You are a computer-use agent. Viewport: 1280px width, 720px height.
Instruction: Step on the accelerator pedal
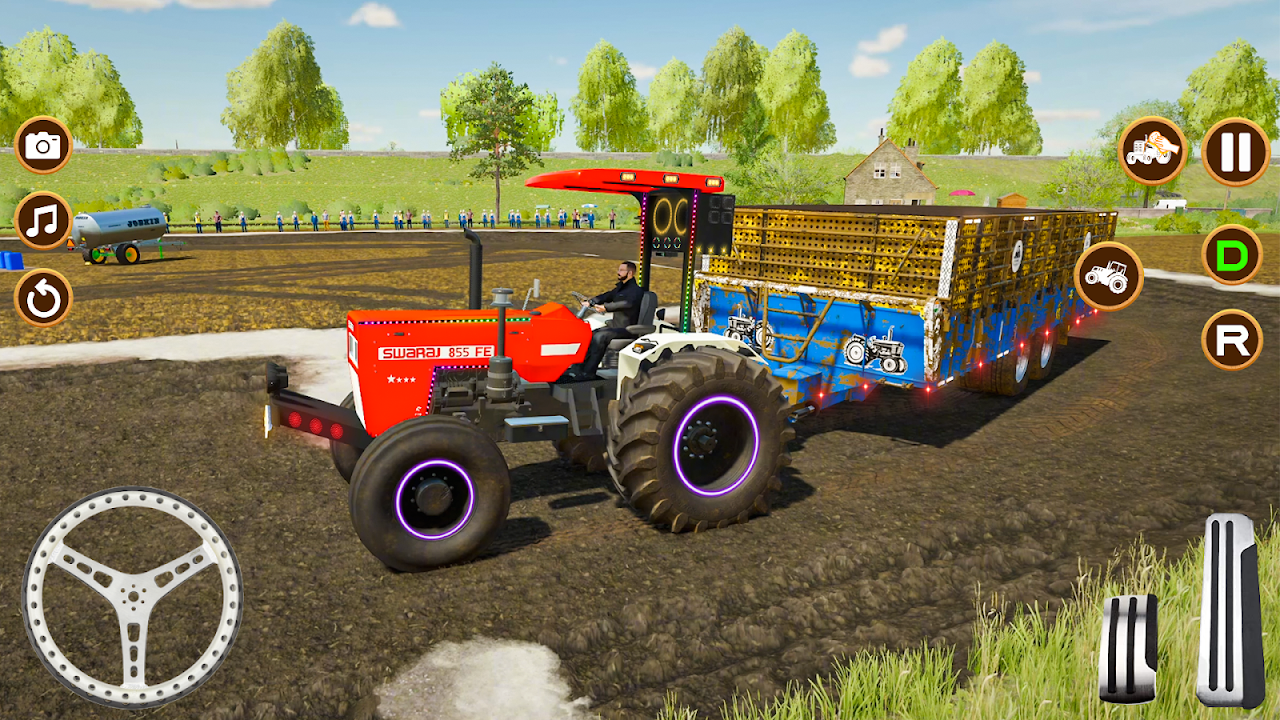(1229, 610)
